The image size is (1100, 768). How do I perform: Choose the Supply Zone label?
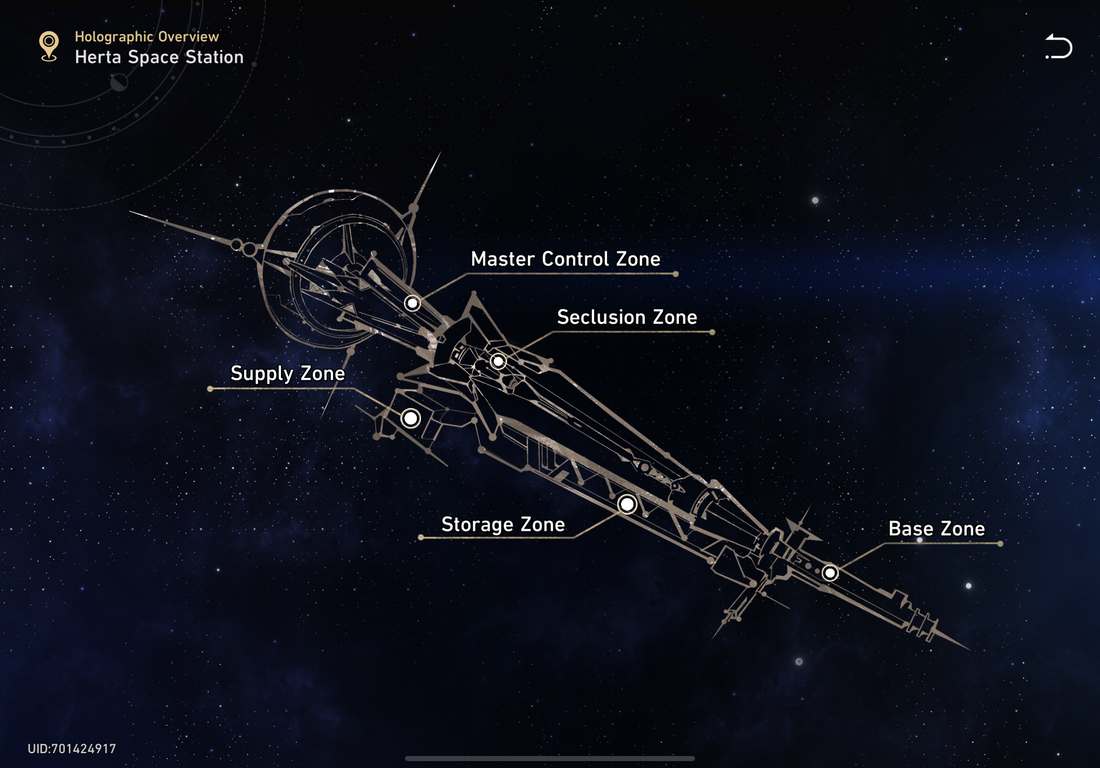point(288,374)
